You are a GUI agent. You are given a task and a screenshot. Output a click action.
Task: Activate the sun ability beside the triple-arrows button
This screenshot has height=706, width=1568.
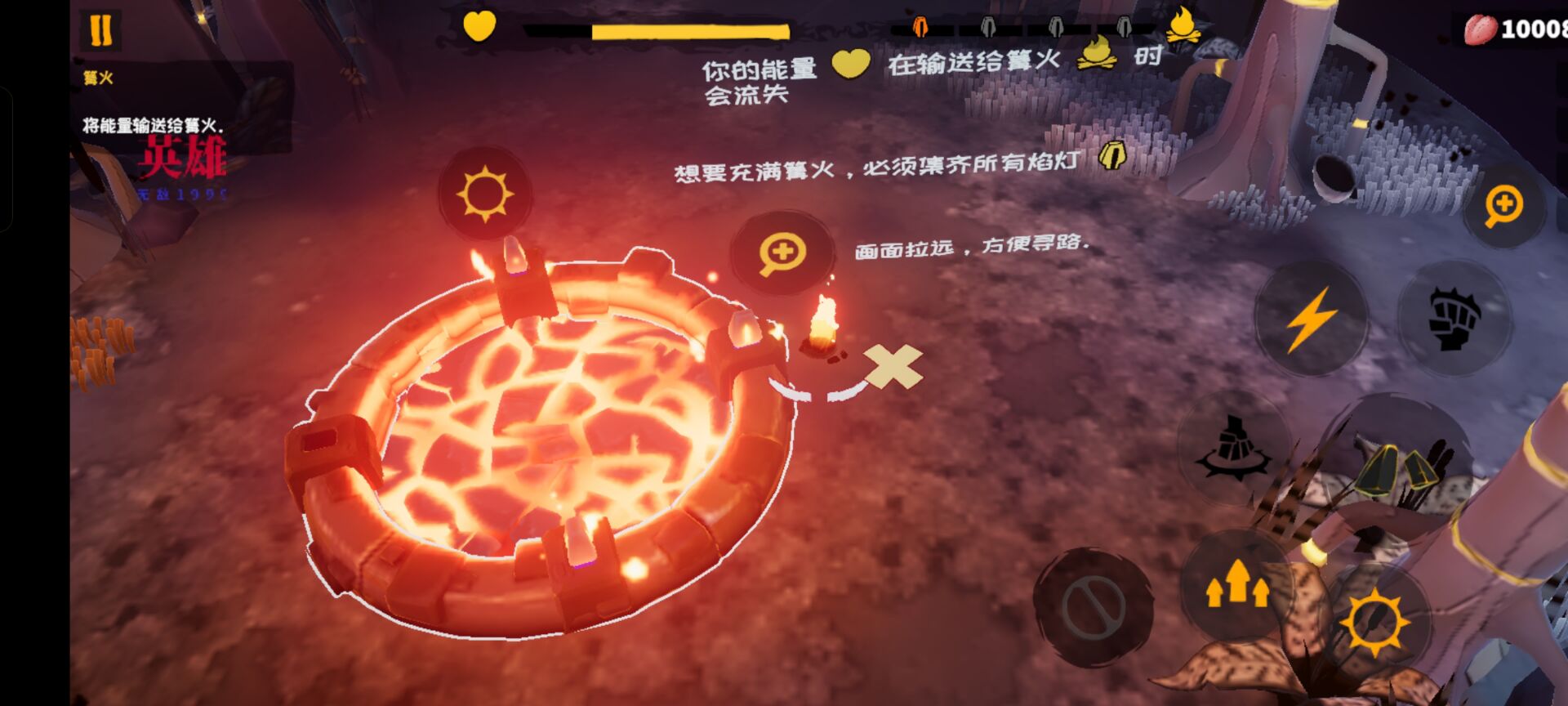(x=1375, y=623)
